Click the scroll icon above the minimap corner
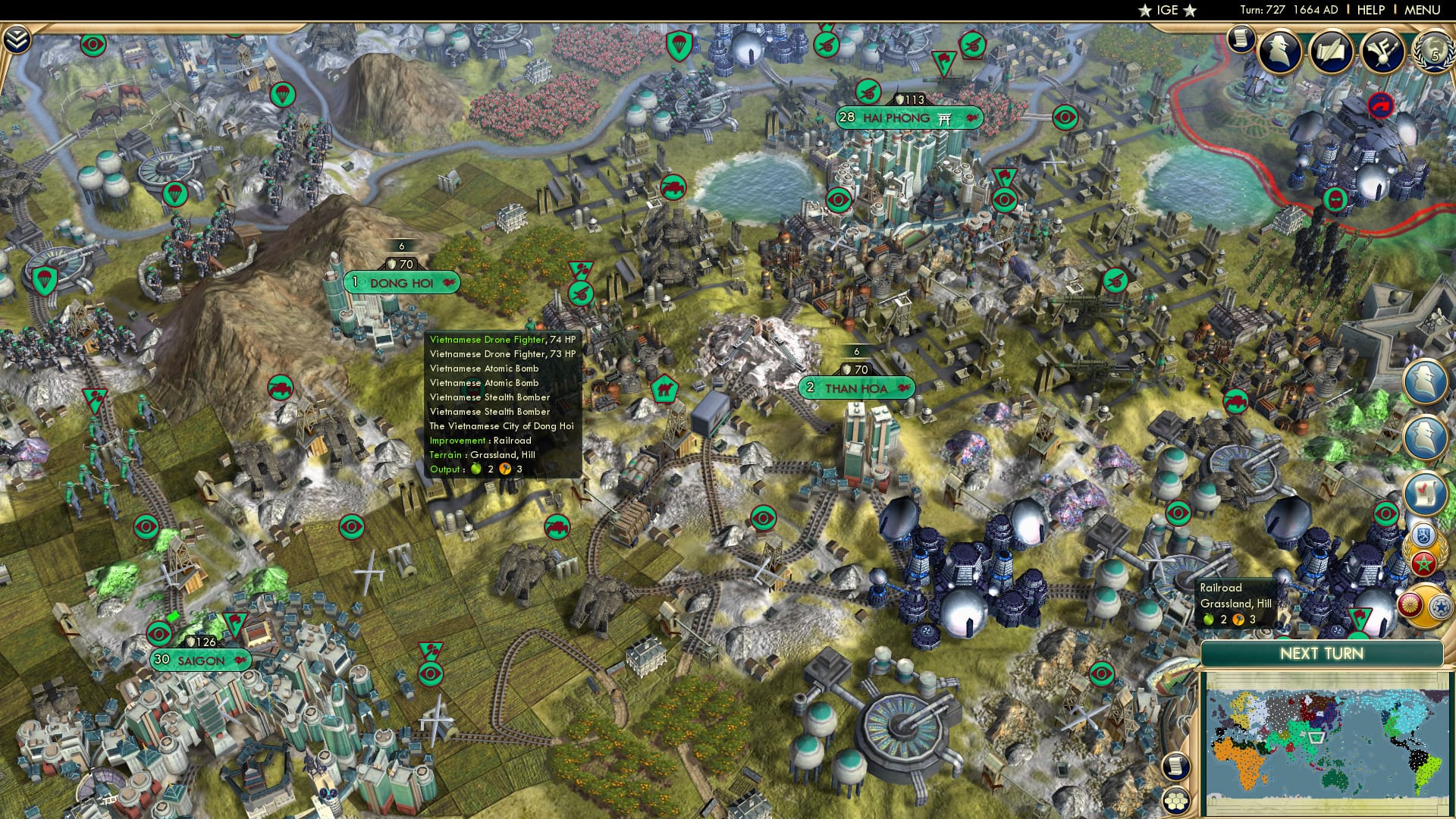The height and width of the screenshot is (819, 1456). (1175, 765)
